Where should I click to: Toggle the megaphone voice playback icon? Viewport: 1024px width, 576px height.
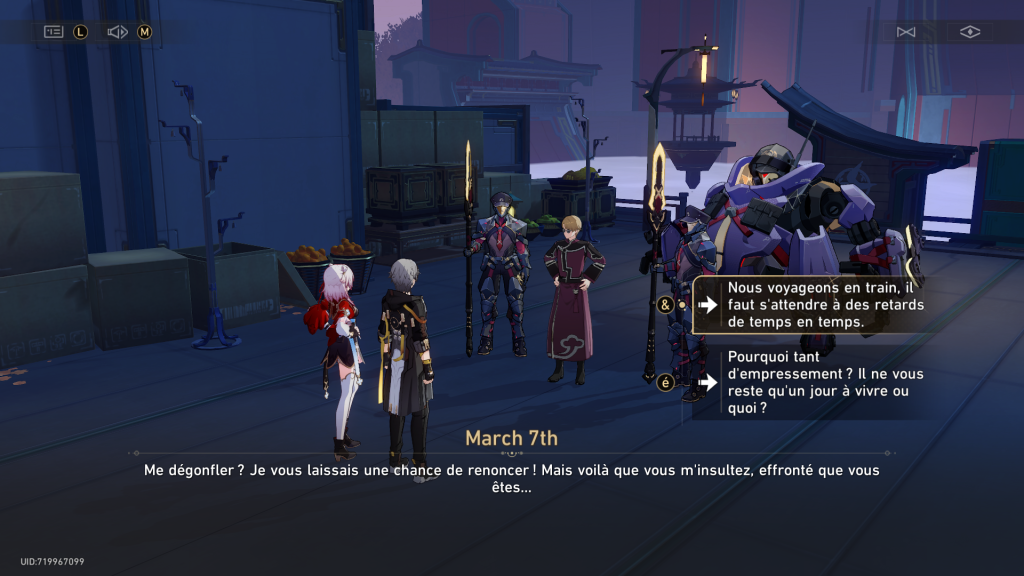117,32
